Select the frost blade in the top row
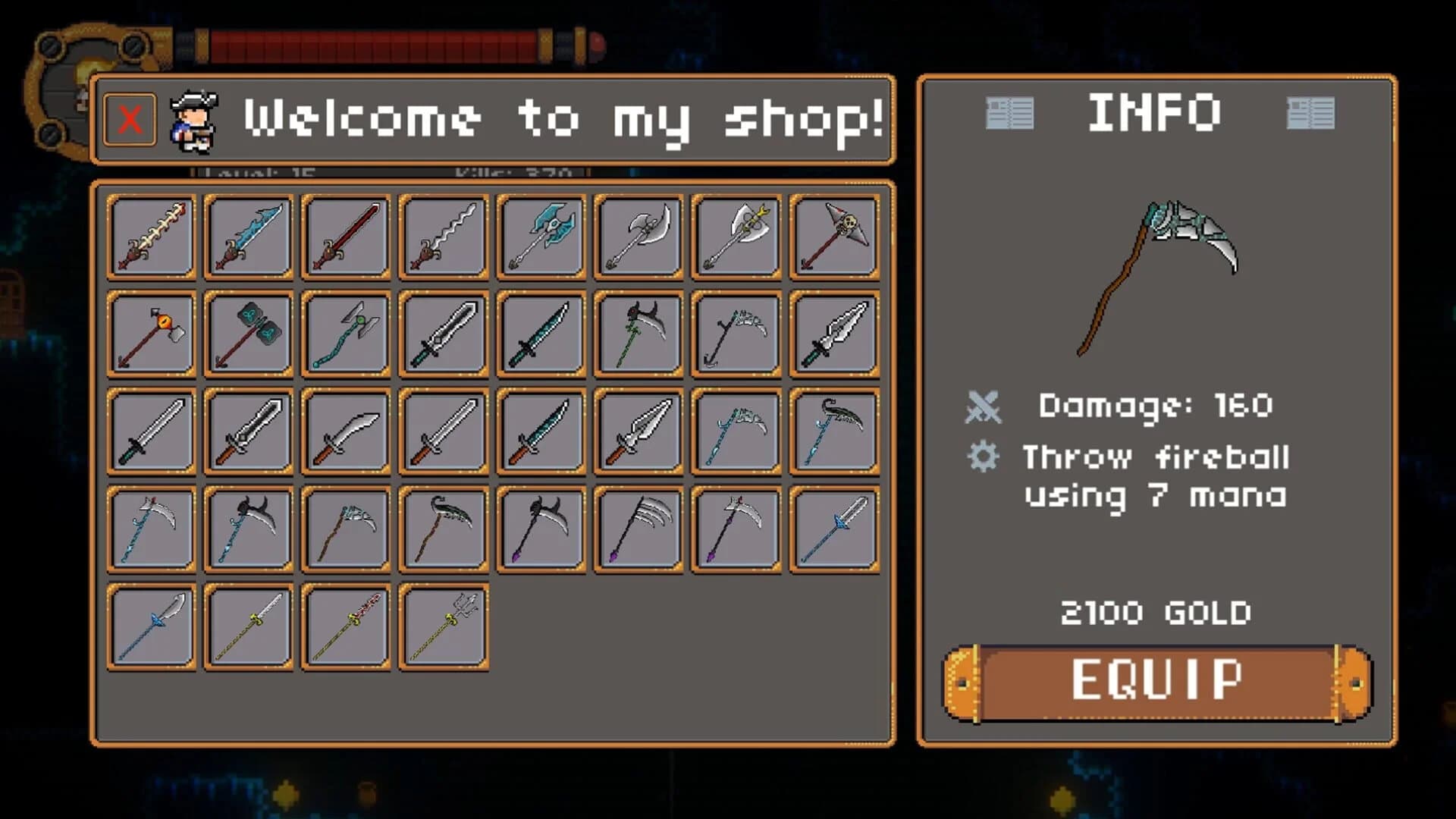This screenshot has height=819, width=1456. [x=248, y=235]
